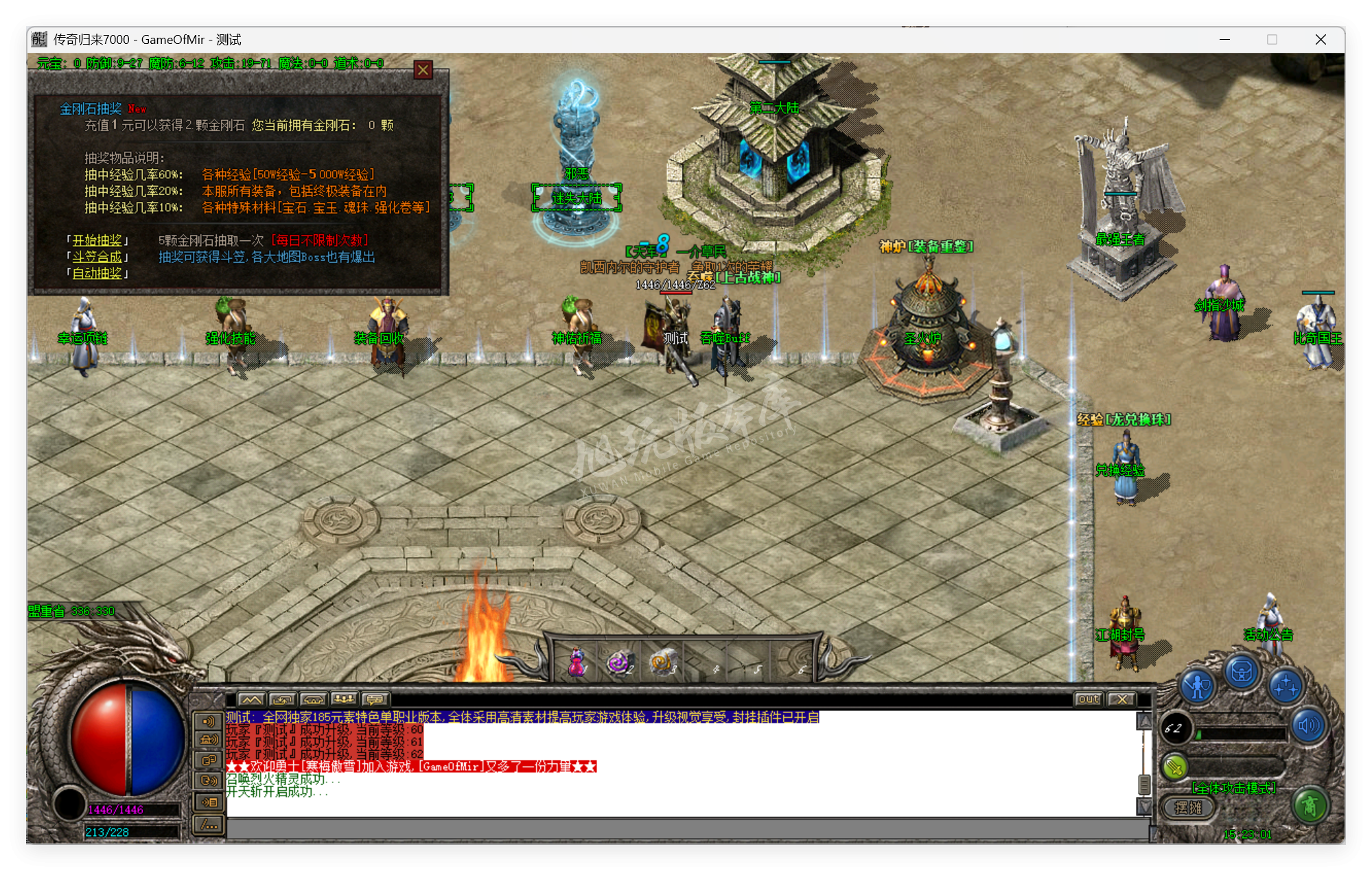The image size is (1372, 871).
Task: Collapse chat using the zigzag toolbar button
Action: point(253,699)
